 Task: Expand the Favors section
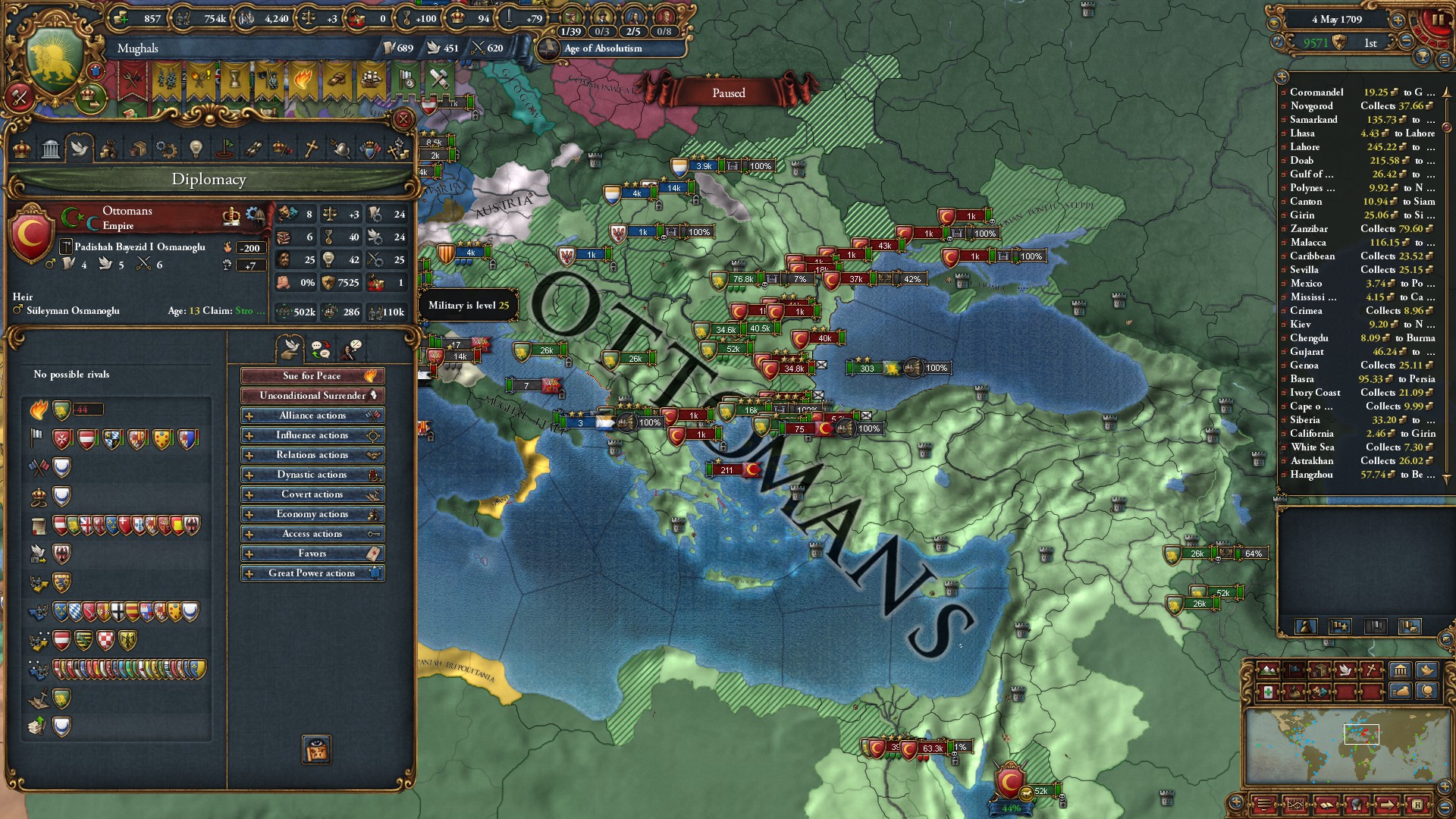[x=312, y=554]
